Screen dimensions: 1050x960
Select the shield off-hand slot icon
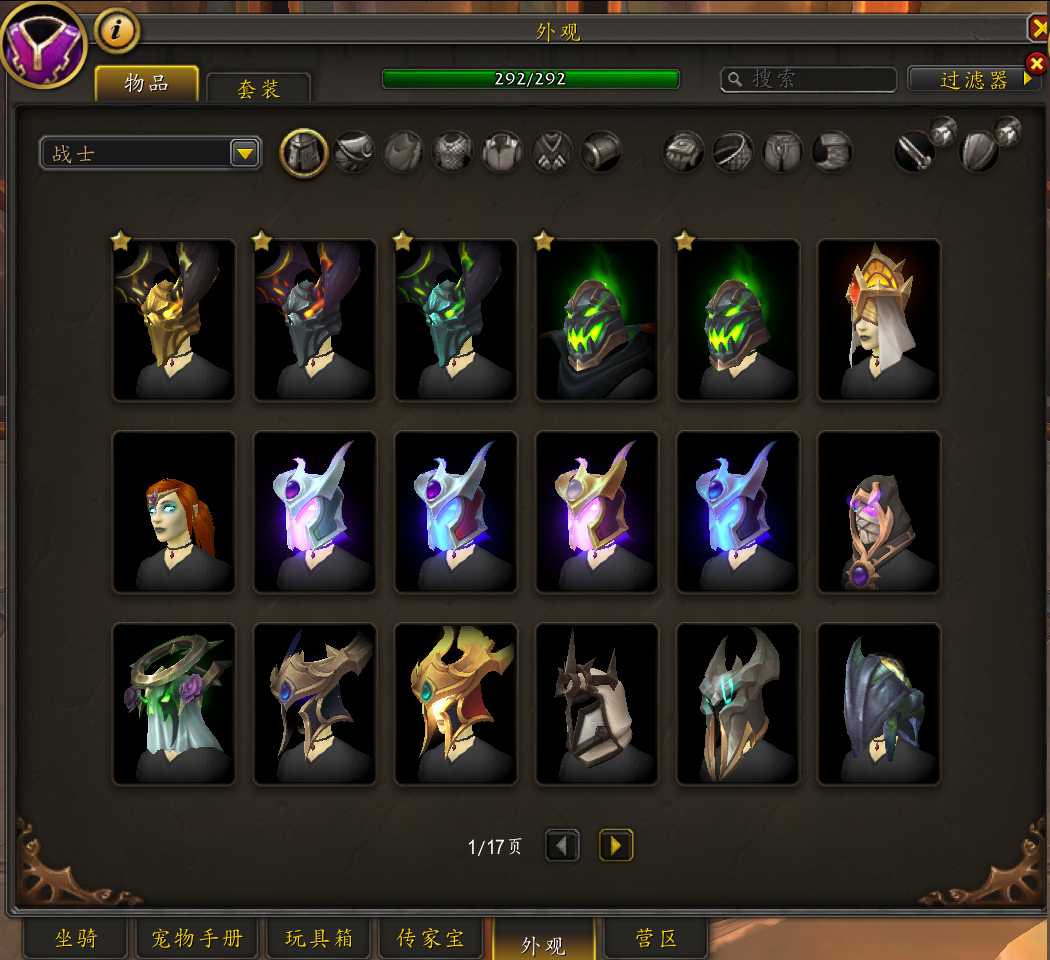[980, 153]
